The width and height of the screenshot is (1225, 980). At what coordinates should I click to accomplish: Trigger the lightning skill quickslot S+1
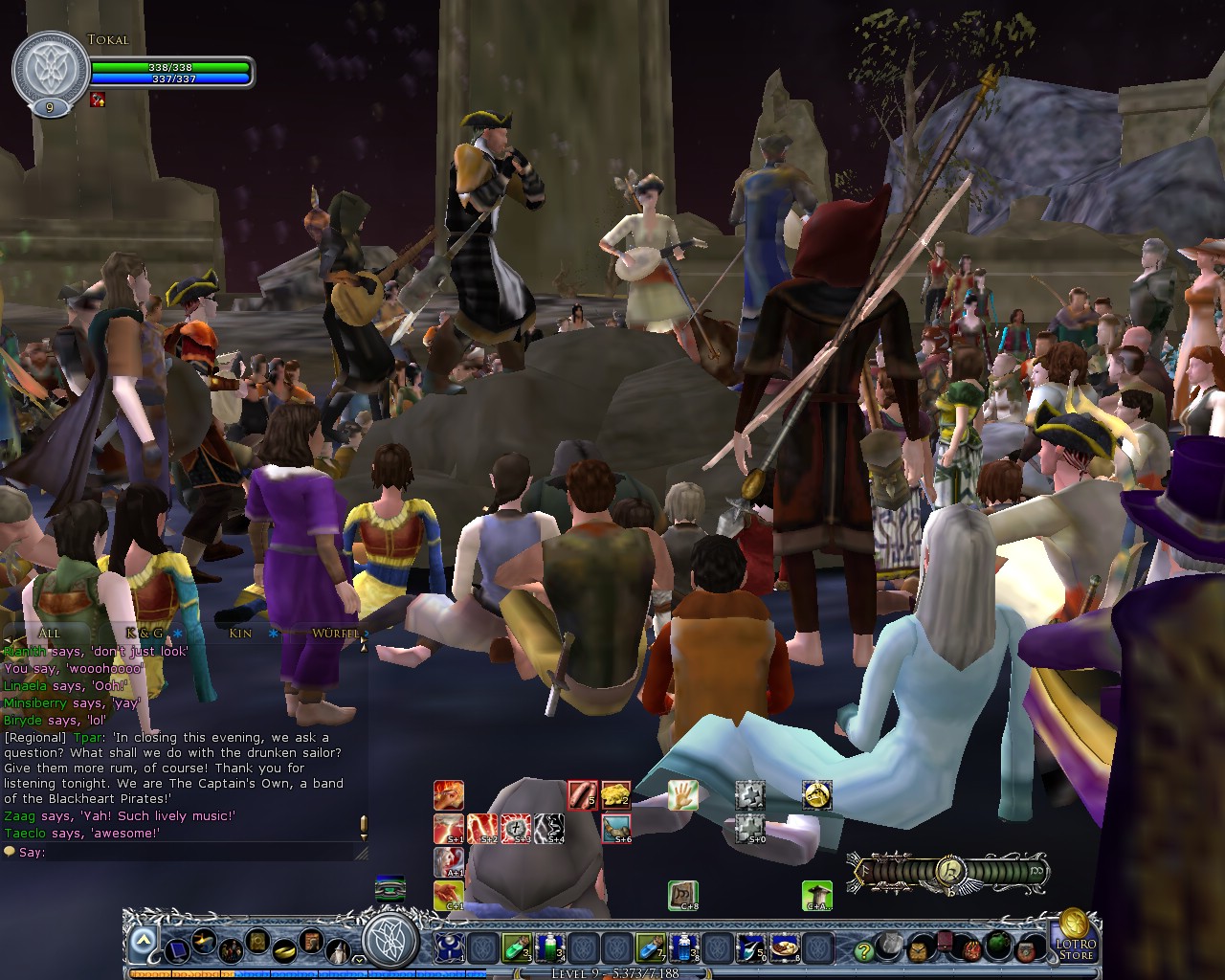(447, 831)
